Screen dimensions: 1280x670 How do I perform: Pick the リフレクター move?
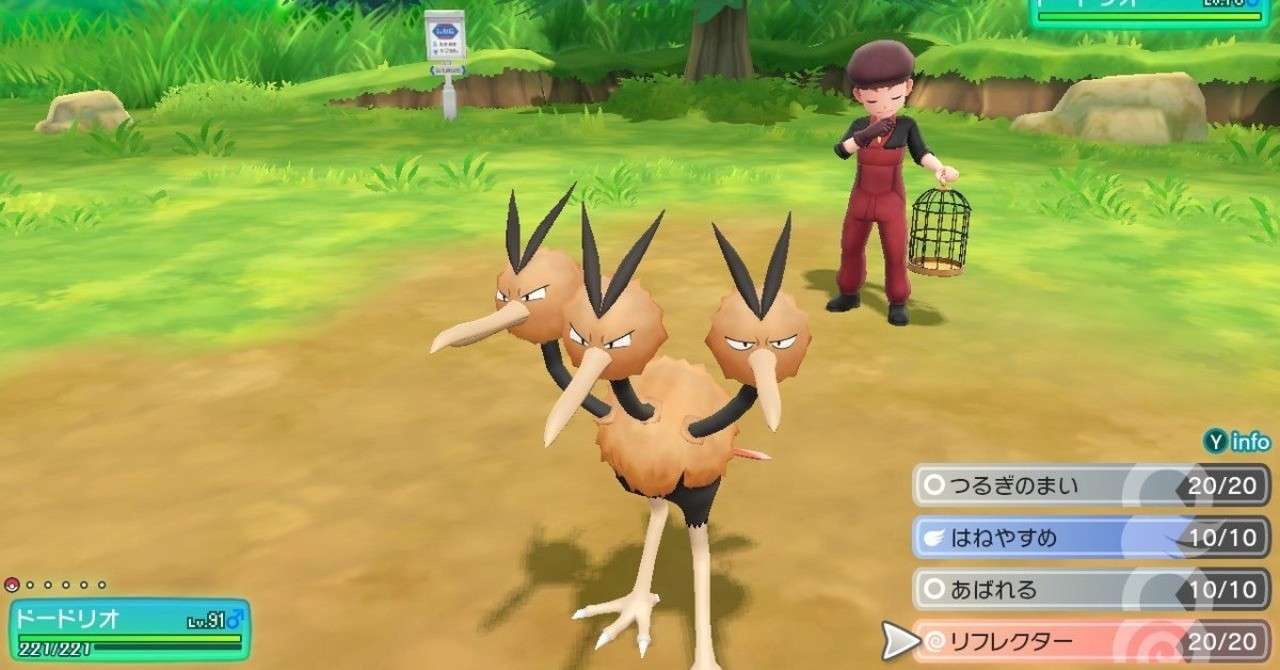[x=1090, y=642]
